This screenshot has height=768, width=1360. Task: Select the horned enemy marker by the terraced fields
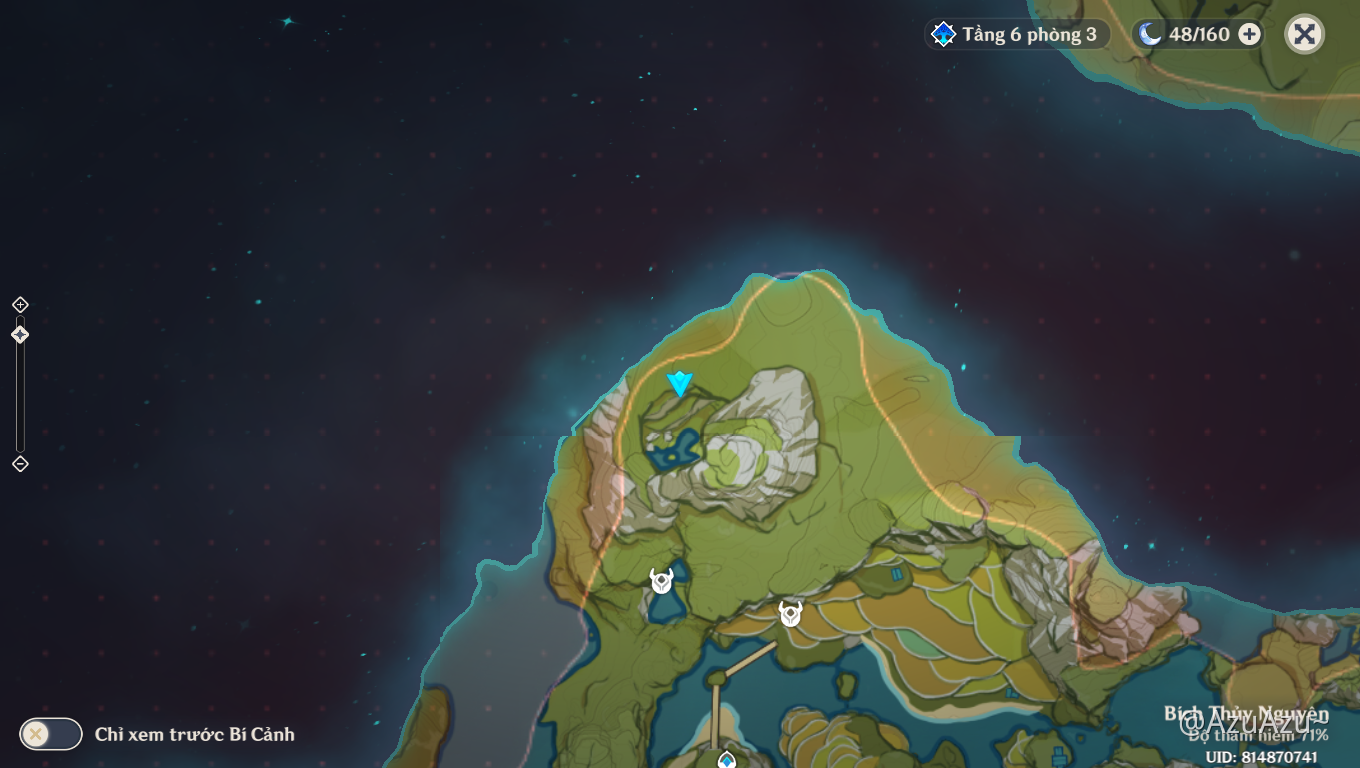point(791,614)
